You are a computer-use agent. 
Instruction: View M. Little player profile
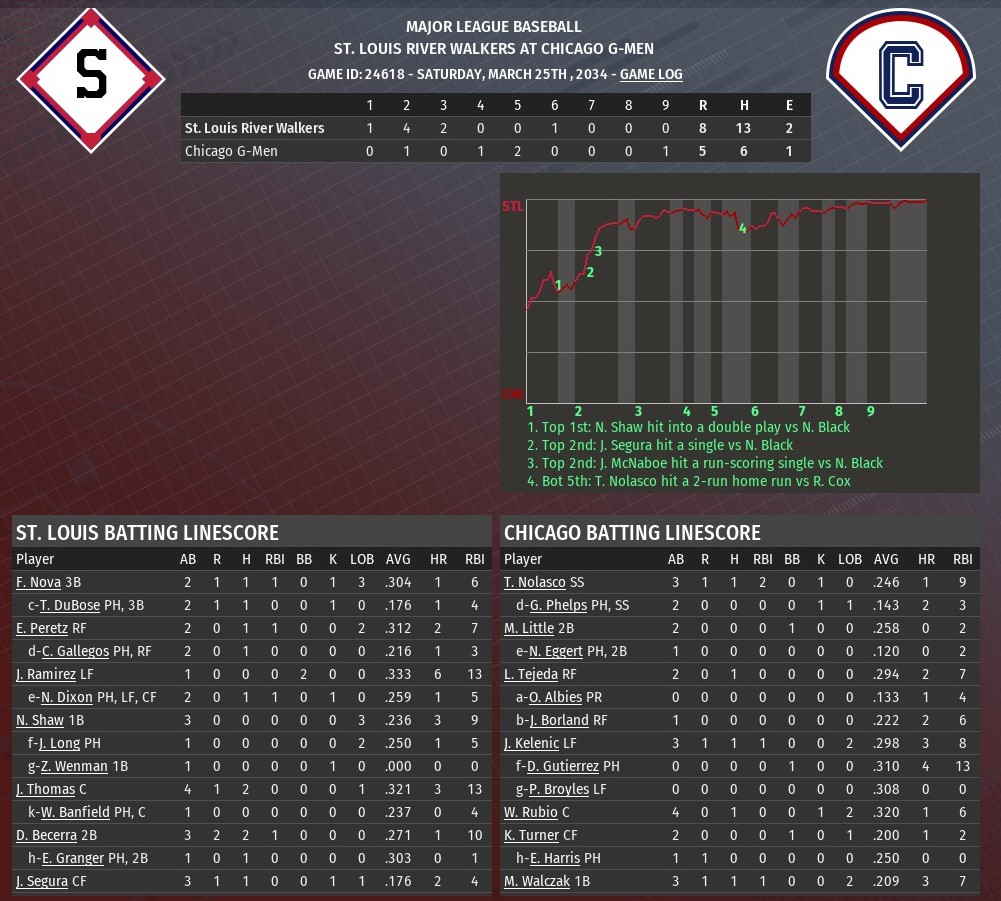pyautogui.click(x=529, y=628)
